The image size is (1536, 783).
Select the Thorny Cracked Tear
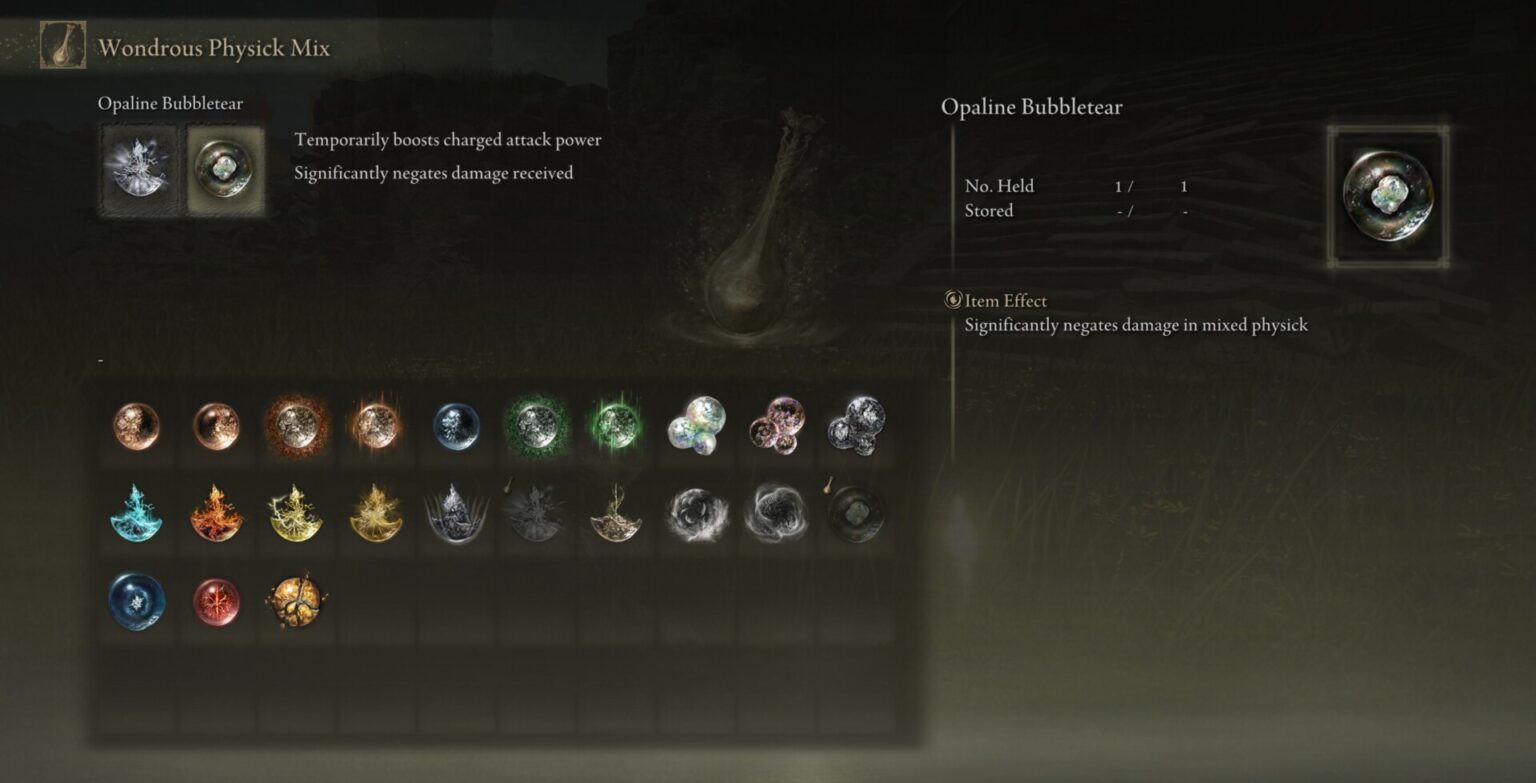tap(457, 512)
